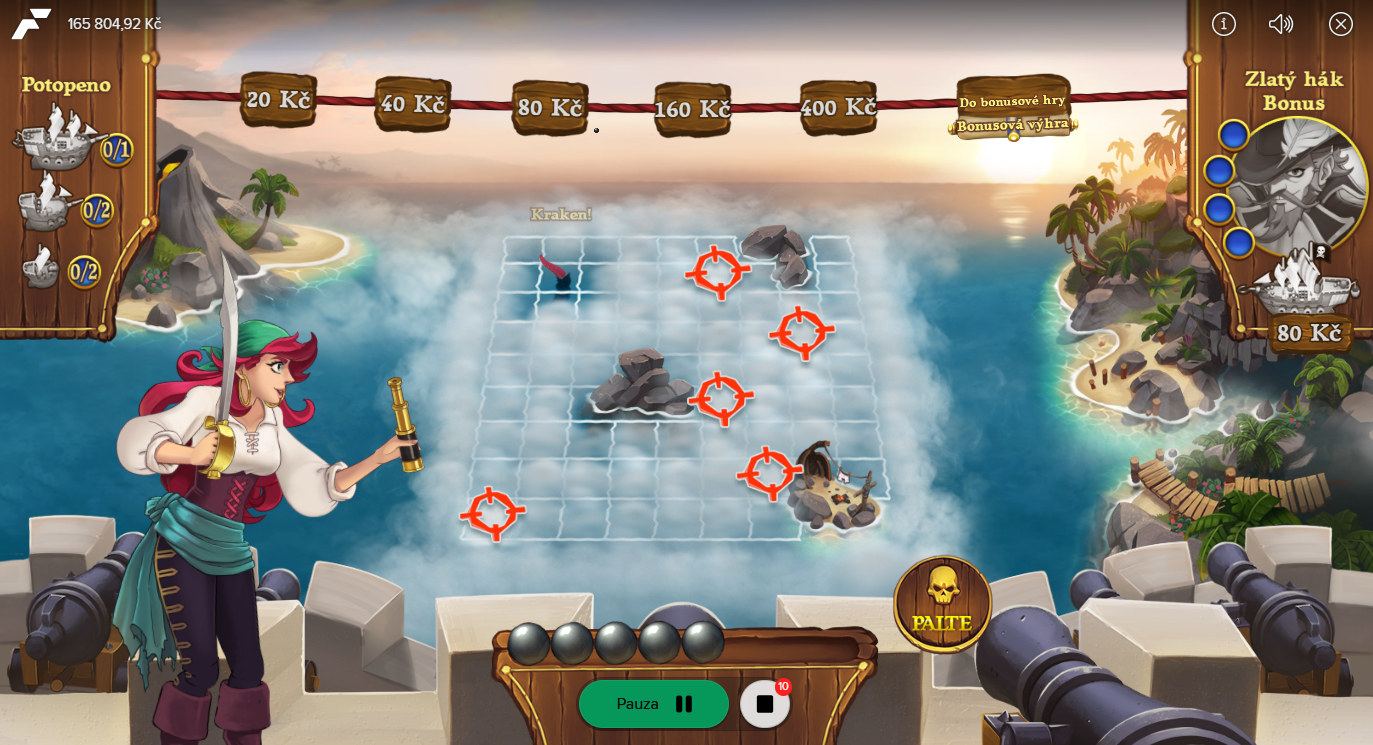Screen dimensions: 1373x745
Task: Fire the cannons with the Palte button
Action: pyautogui.click(x=942, y=603)
